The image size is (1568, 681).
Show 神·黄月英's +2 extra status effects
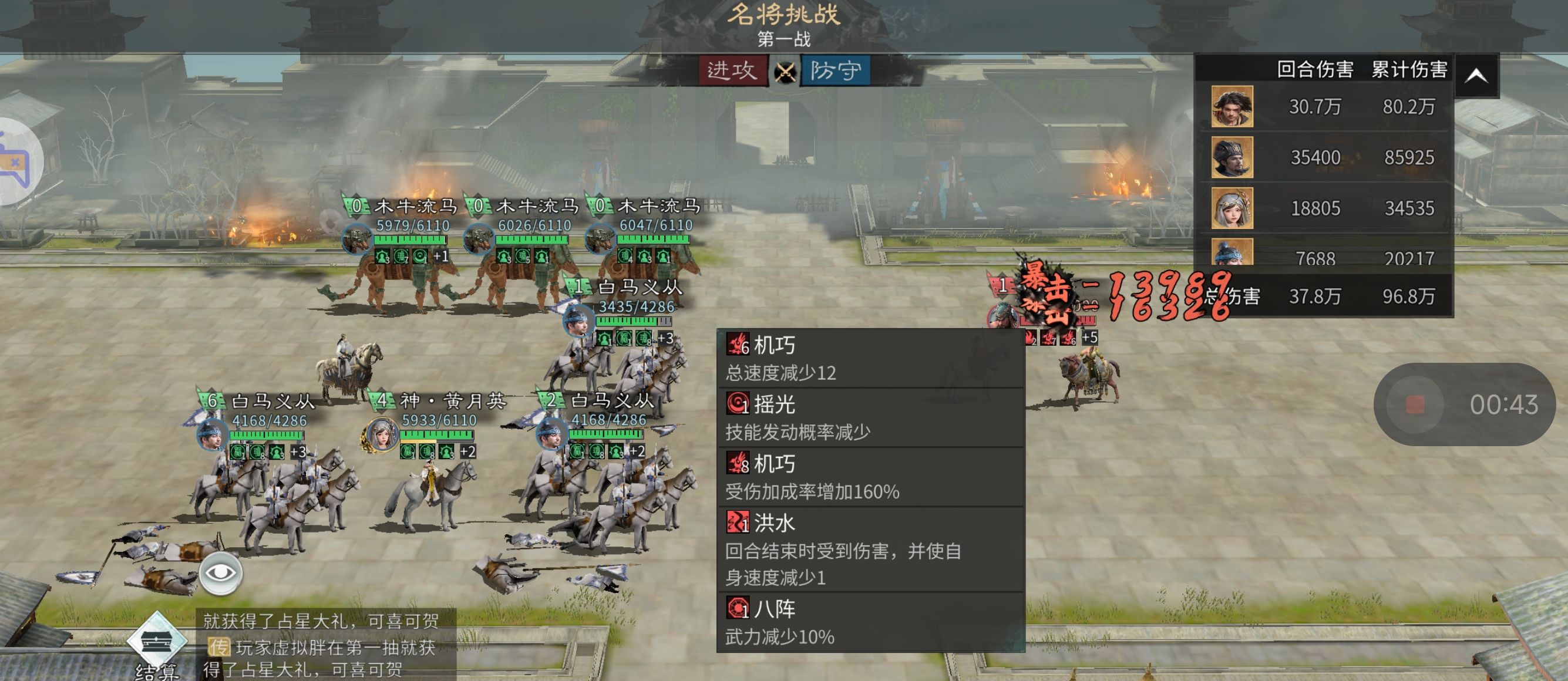[467, 451]
